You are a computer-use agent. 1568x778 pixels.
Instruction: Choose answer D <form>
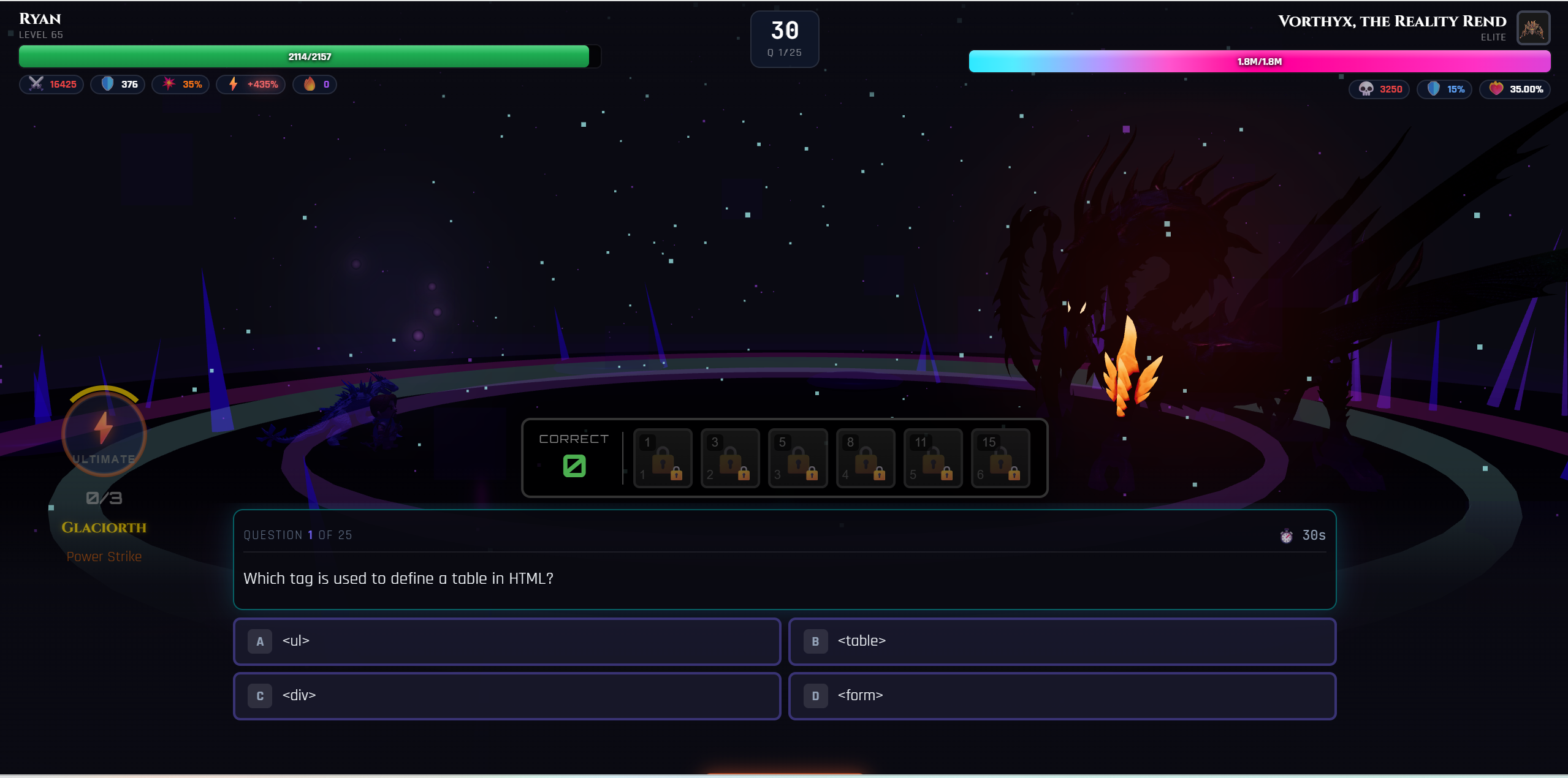pos(1062,695)
